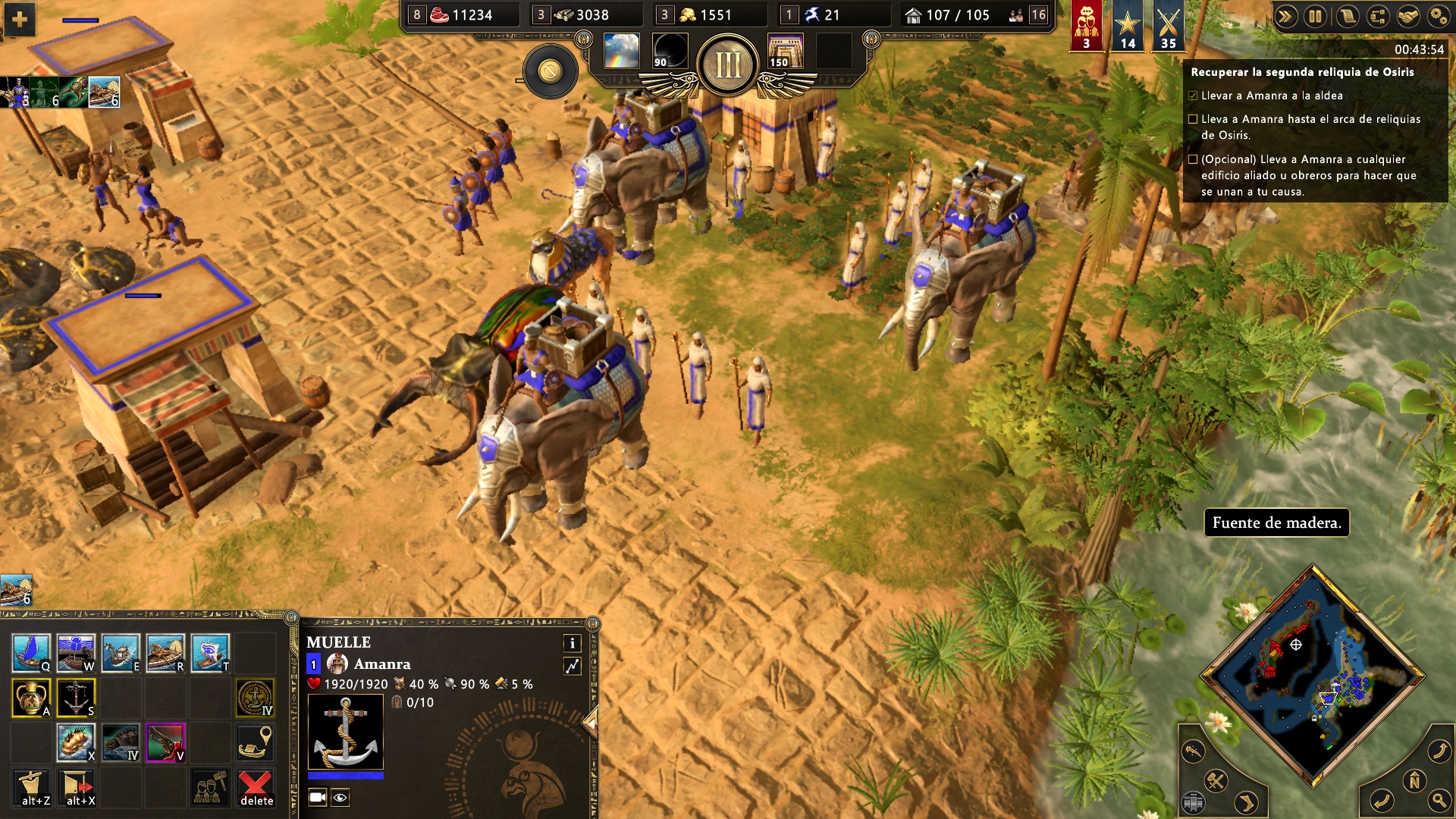Click the minimap
The height and width of the screenshot is (819, 1456).
coord(1312,675)
